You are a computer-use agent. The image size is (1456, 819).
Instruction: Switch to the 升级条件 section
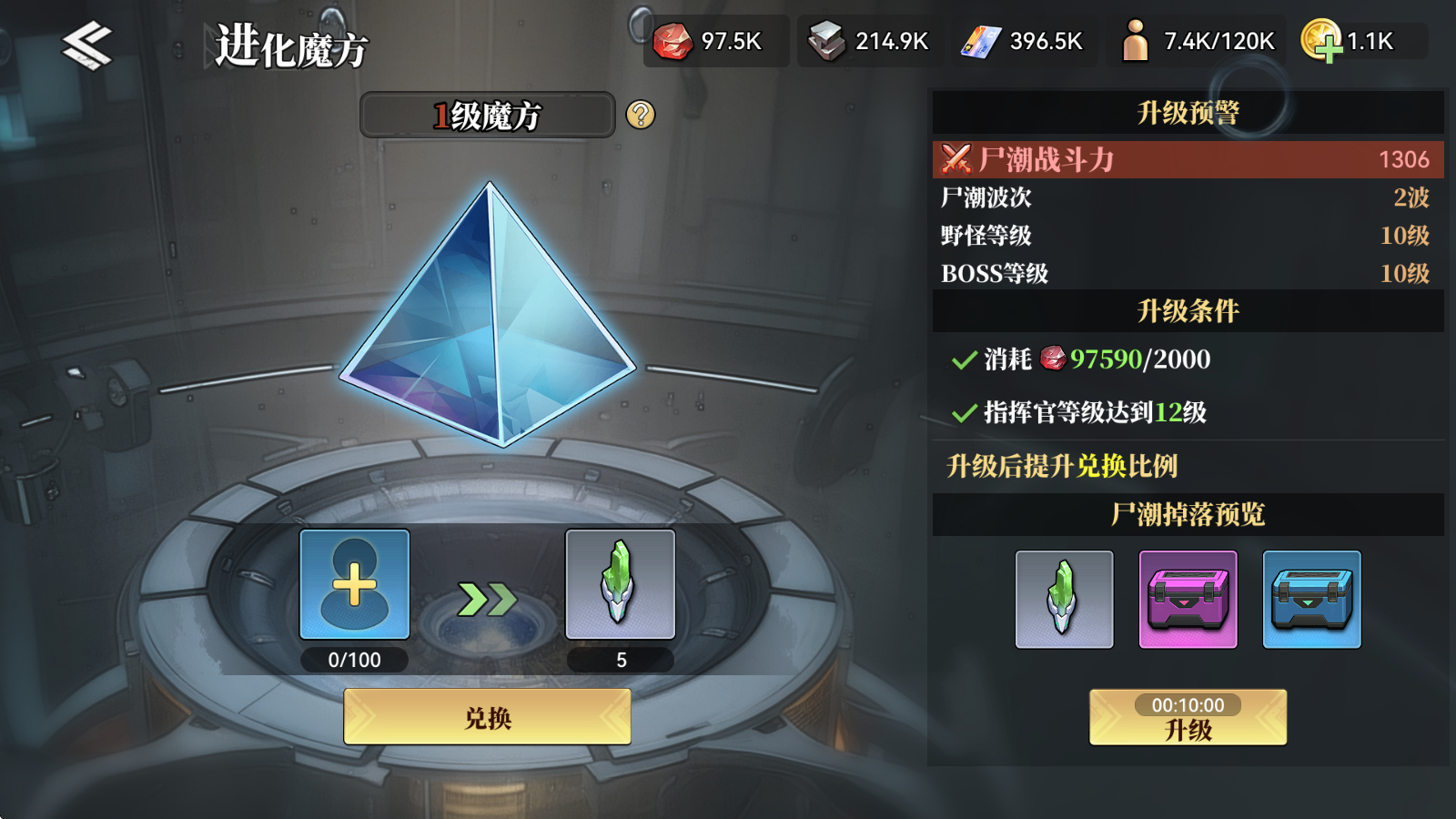click(x=1187, y=310)
